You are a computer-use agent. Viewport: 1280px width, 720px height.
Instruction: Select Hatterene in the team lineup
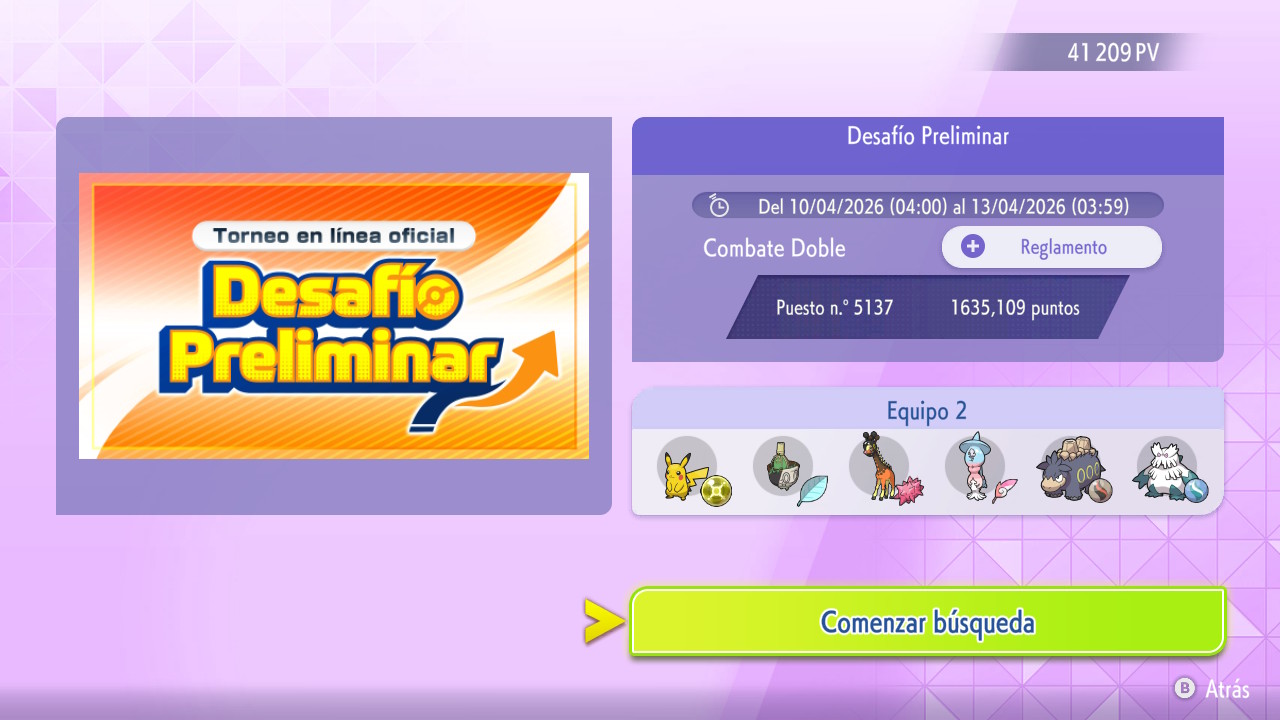976,470
